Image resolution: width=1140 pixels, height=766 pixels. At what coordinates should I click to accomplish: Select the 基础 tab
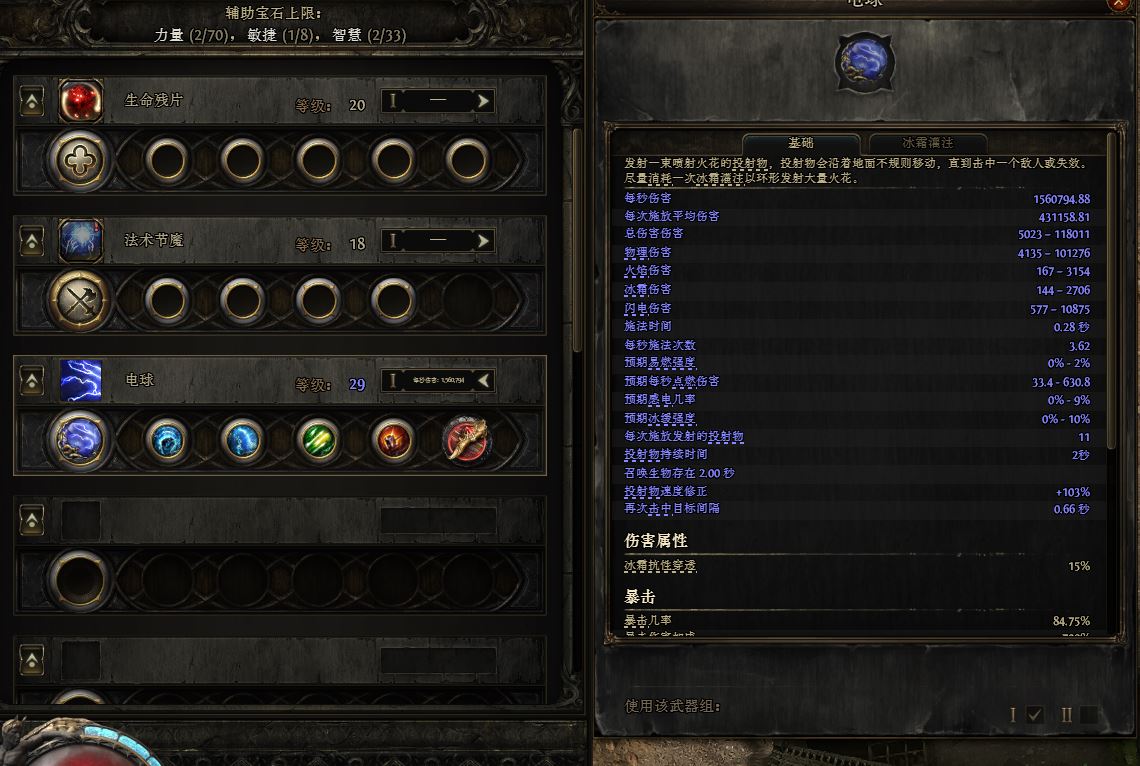tap(800, 143)
